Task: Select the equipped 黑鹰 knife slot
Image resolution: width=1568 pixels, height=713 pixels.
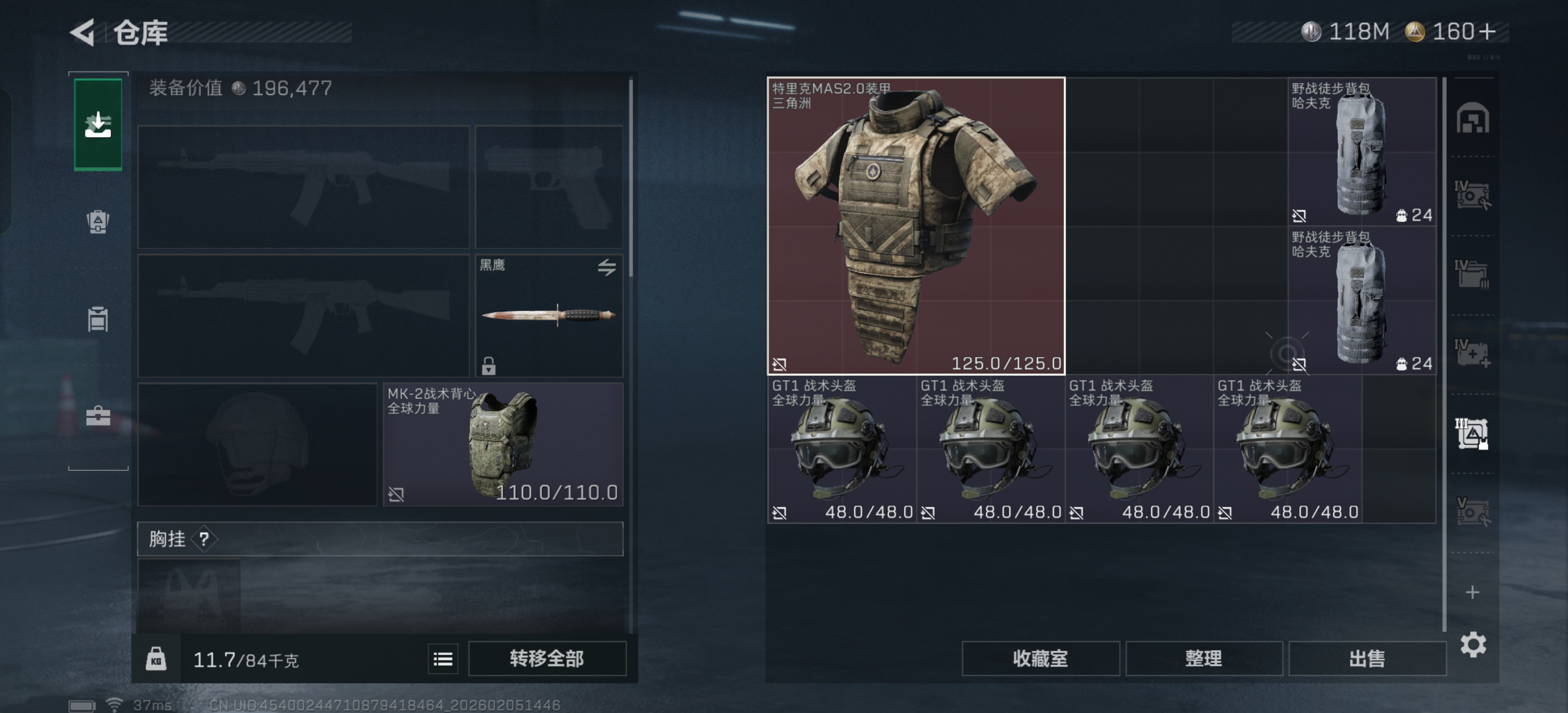Action: coord(548,315)
